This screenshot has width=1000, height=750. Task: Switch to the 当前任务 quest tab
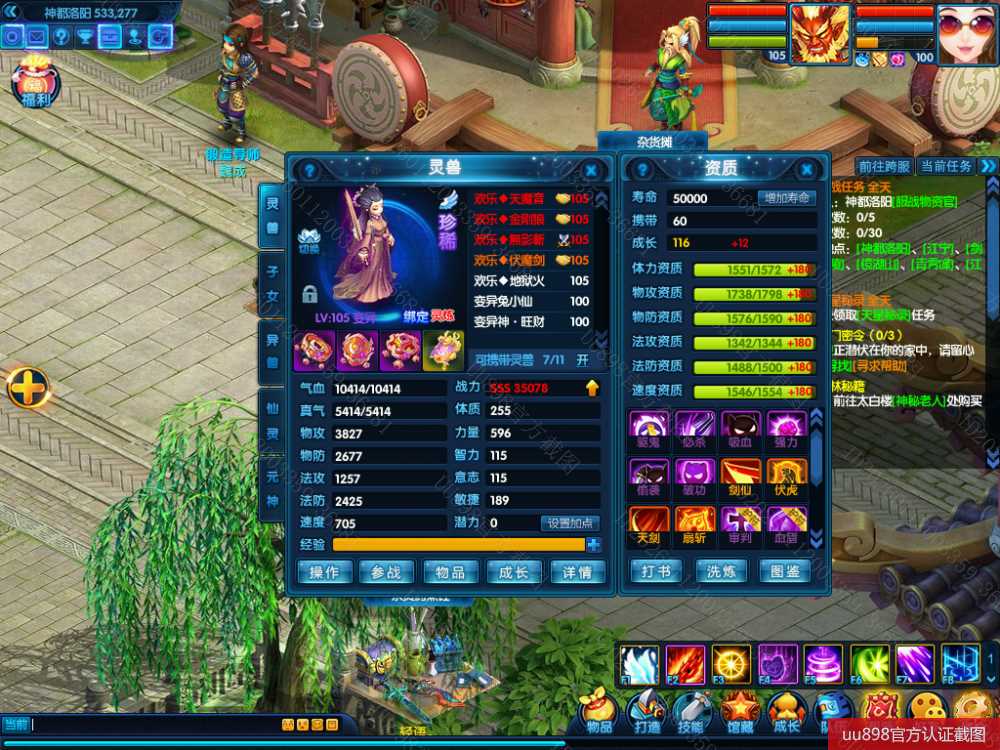click(x=945, y=166)
